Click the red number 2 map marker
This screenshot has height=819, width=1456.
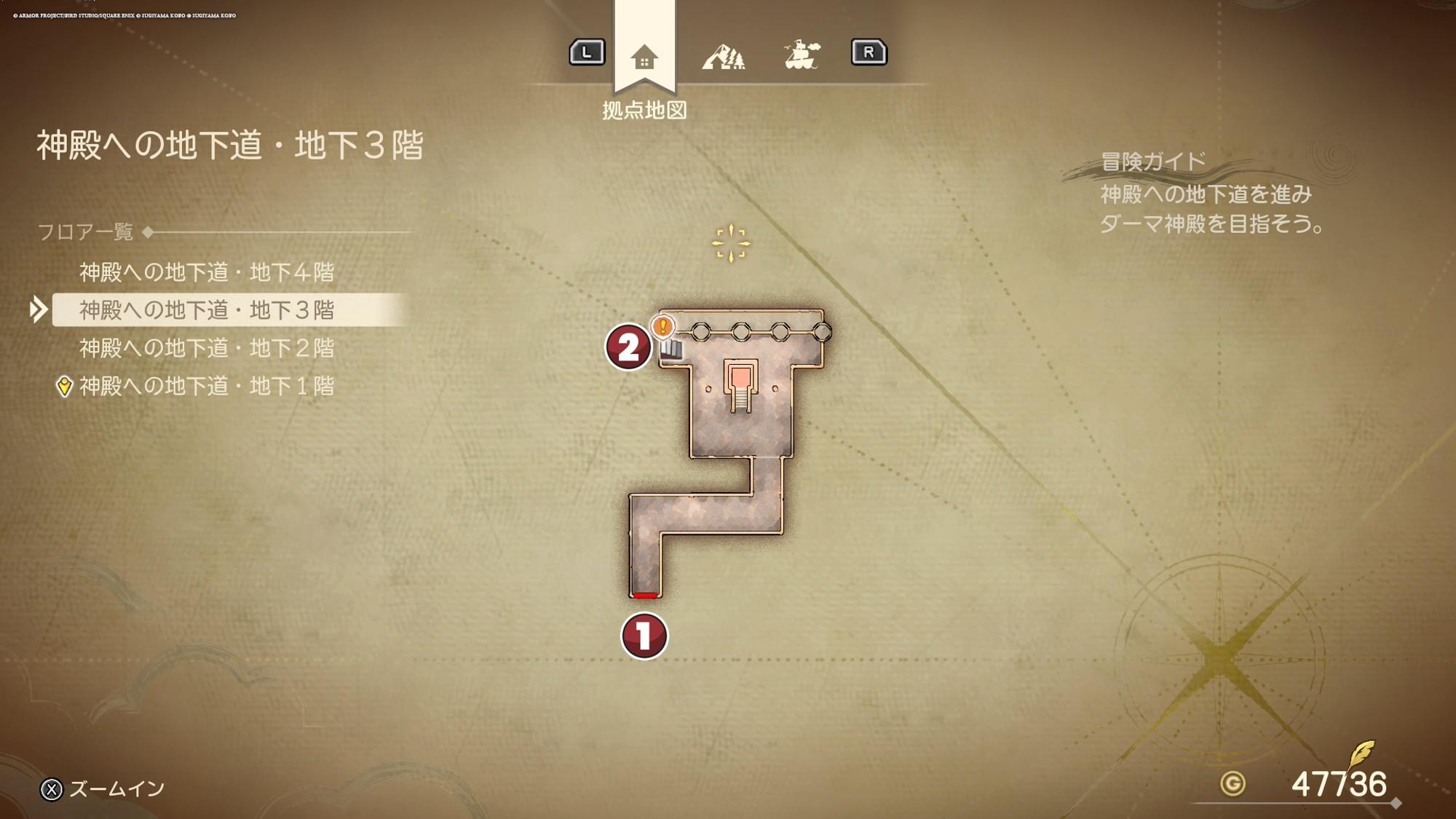(x=628, y=347)
